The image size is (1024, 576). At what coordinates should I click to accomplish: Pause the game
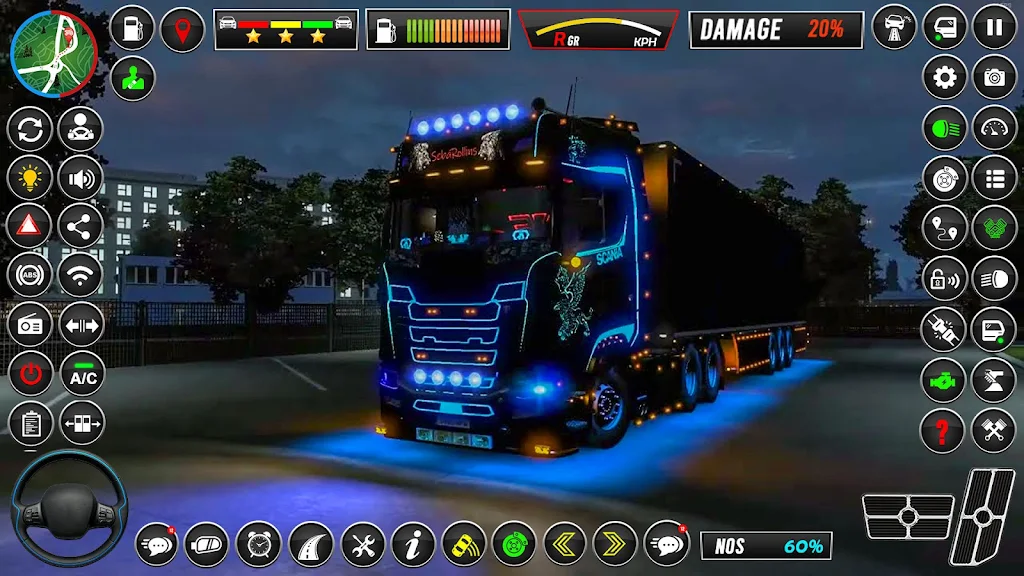click(x=994, y=27)
